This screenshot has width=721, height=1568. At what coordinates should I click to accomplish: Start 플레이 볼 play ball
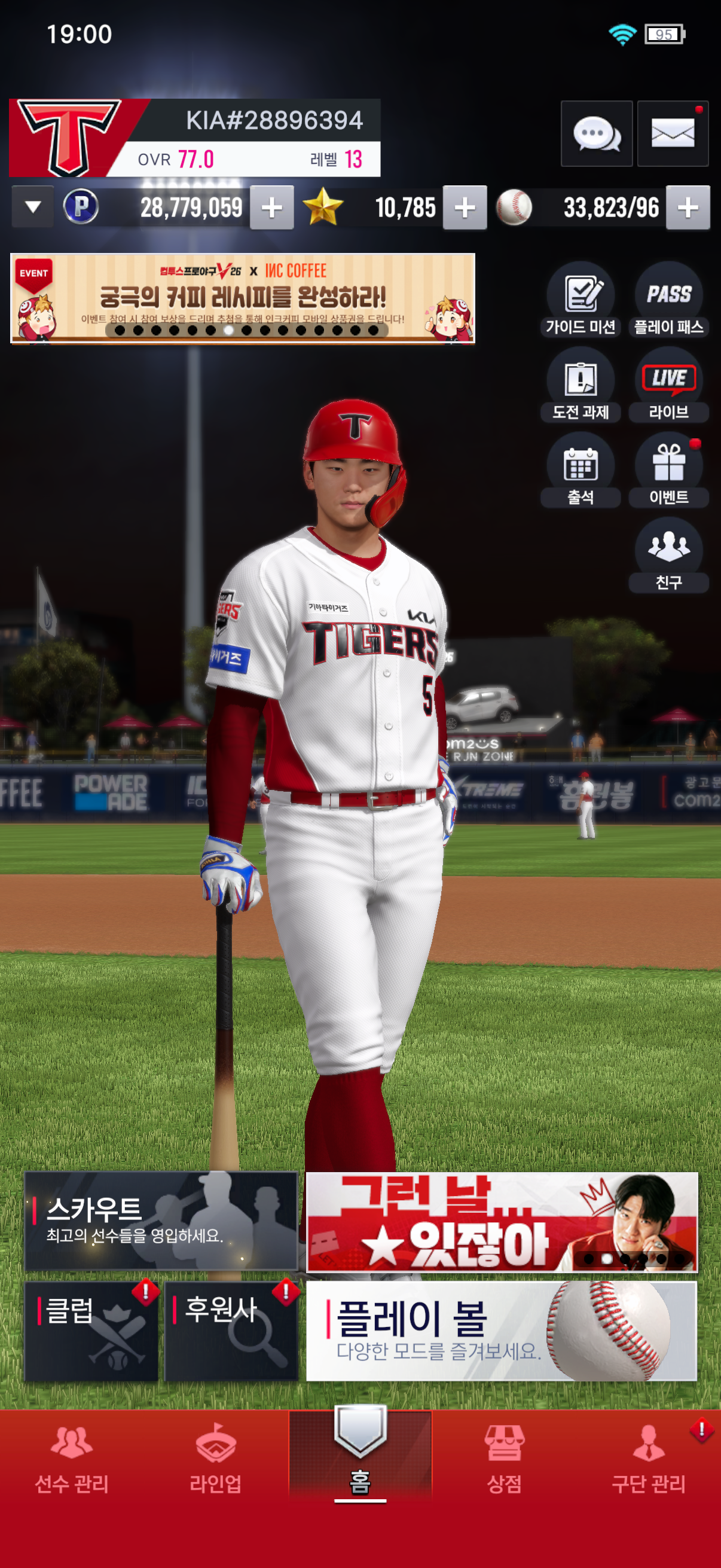click(x=502, y=1331)
